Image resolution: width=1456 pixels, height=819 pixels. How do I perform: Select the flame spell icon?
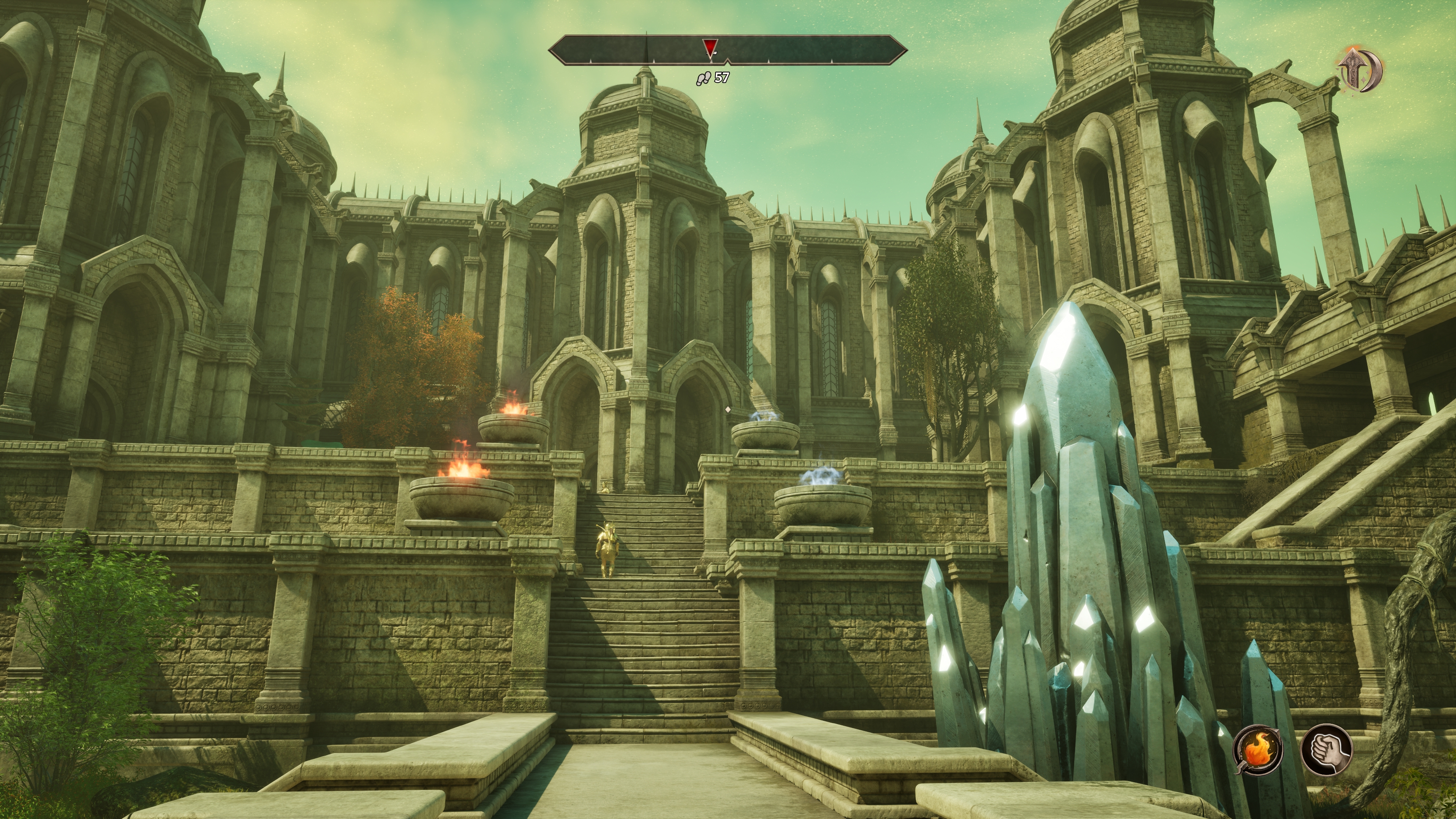click(x=1258, y=750)
